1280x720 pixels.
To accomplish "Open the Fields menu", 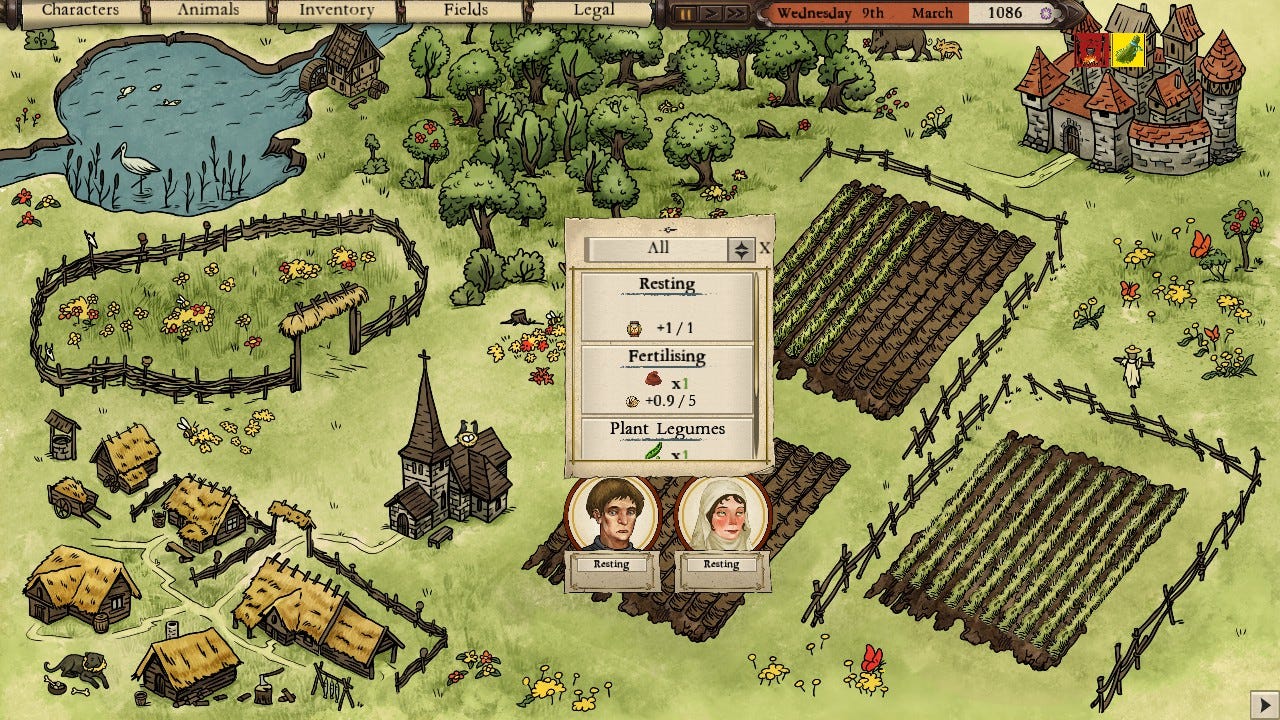I will (x=466, y=11).
